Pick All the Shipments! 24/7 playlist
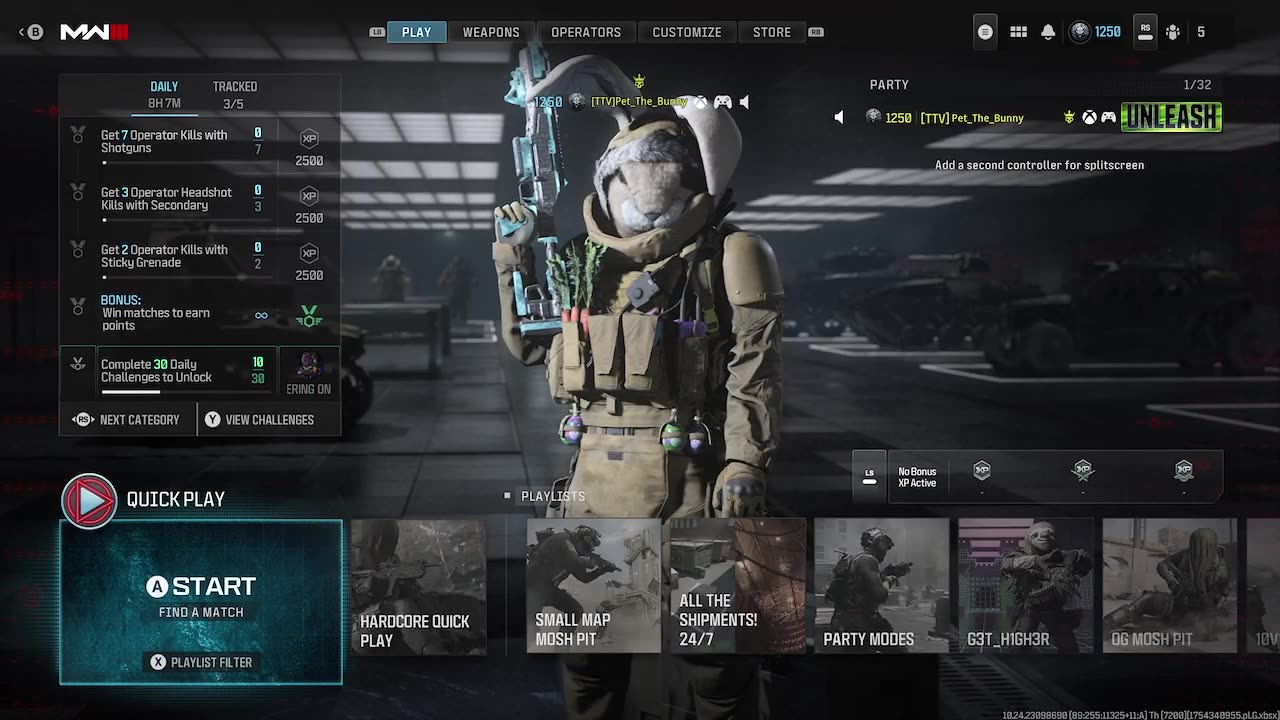 [737, 586]
